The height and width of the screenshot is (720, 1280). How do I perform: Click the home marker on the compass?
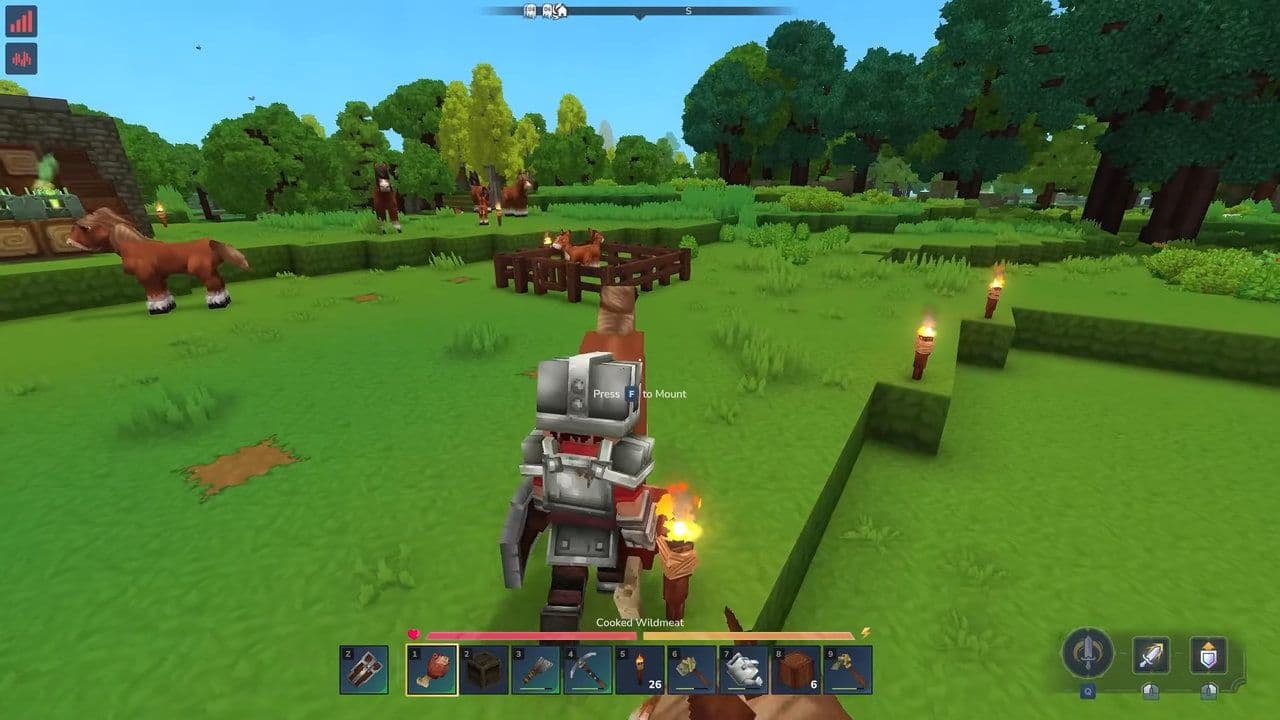tap(562, 11)
